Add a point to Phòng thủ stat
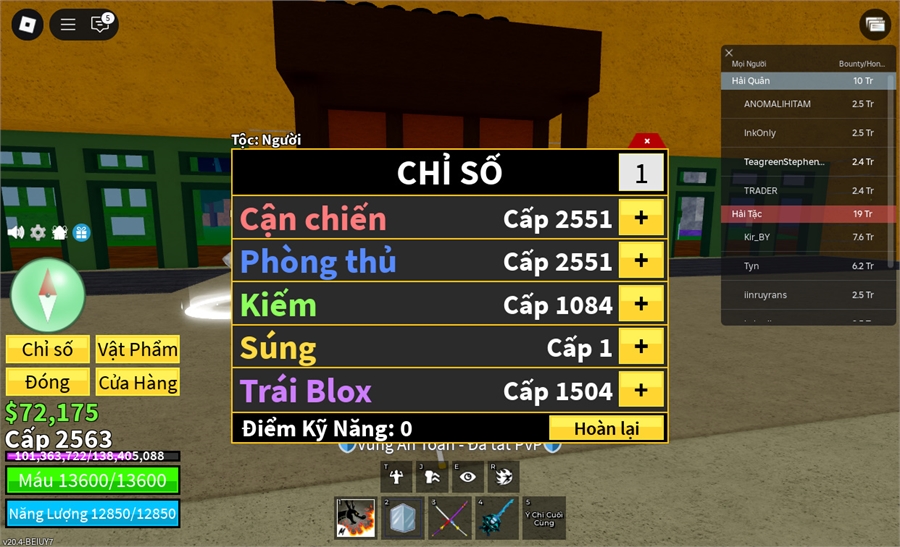Image resolution: width=900 pixels, height=547 pixels. (x=641, y=261)
